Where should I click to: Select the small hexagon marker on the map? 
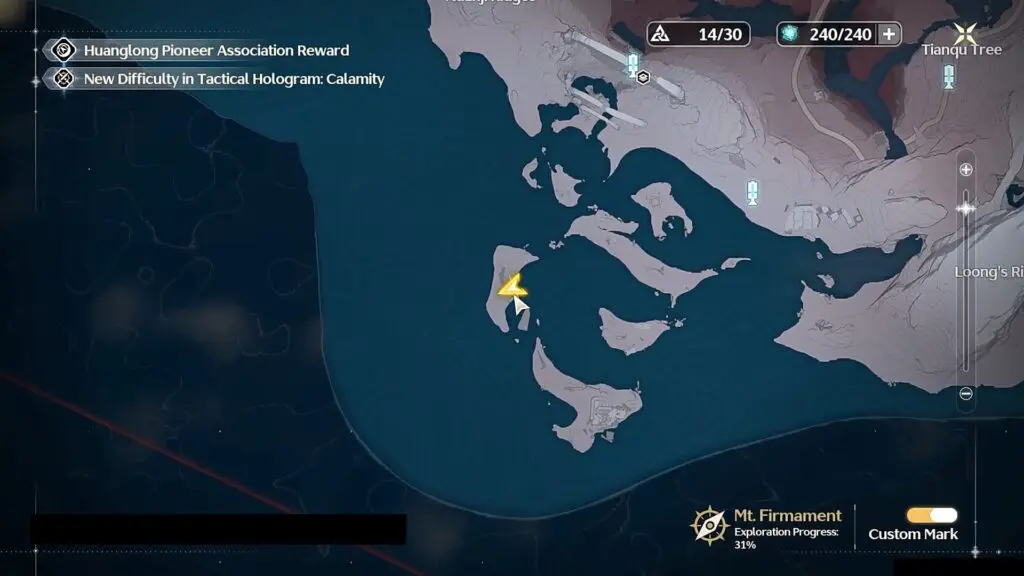click(x=643, y=76)
